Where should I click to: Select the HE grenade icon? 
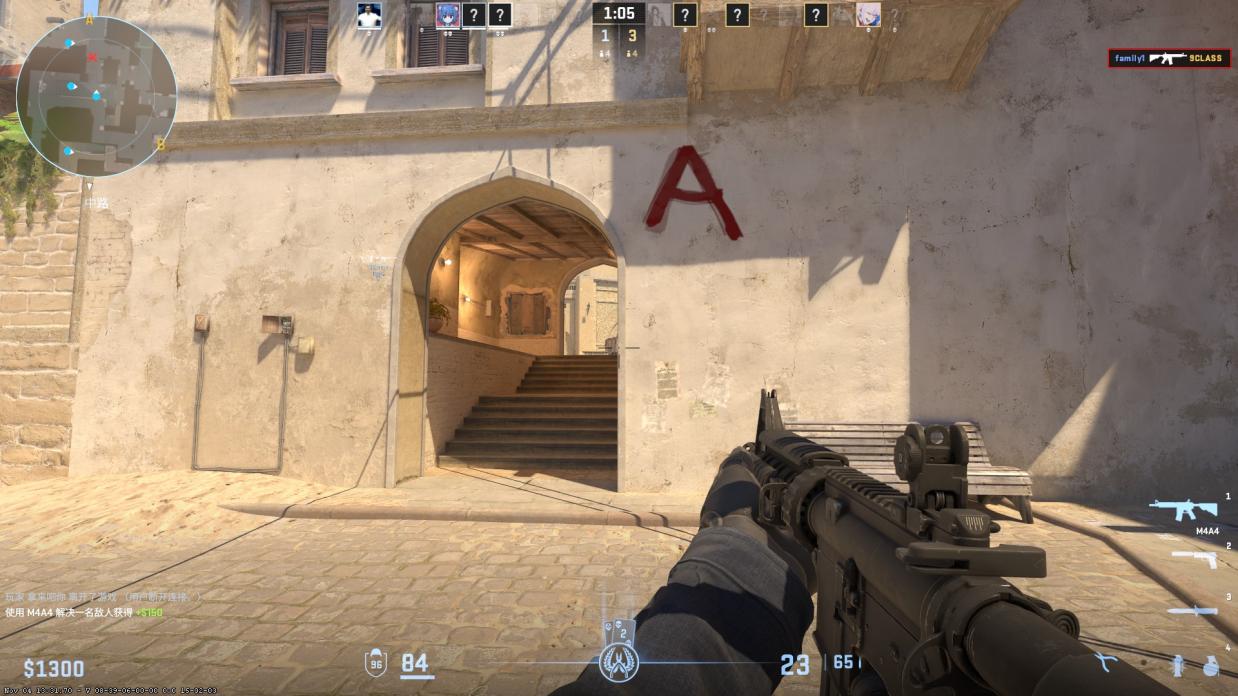pyautogui.click(x=1210, y=665)
